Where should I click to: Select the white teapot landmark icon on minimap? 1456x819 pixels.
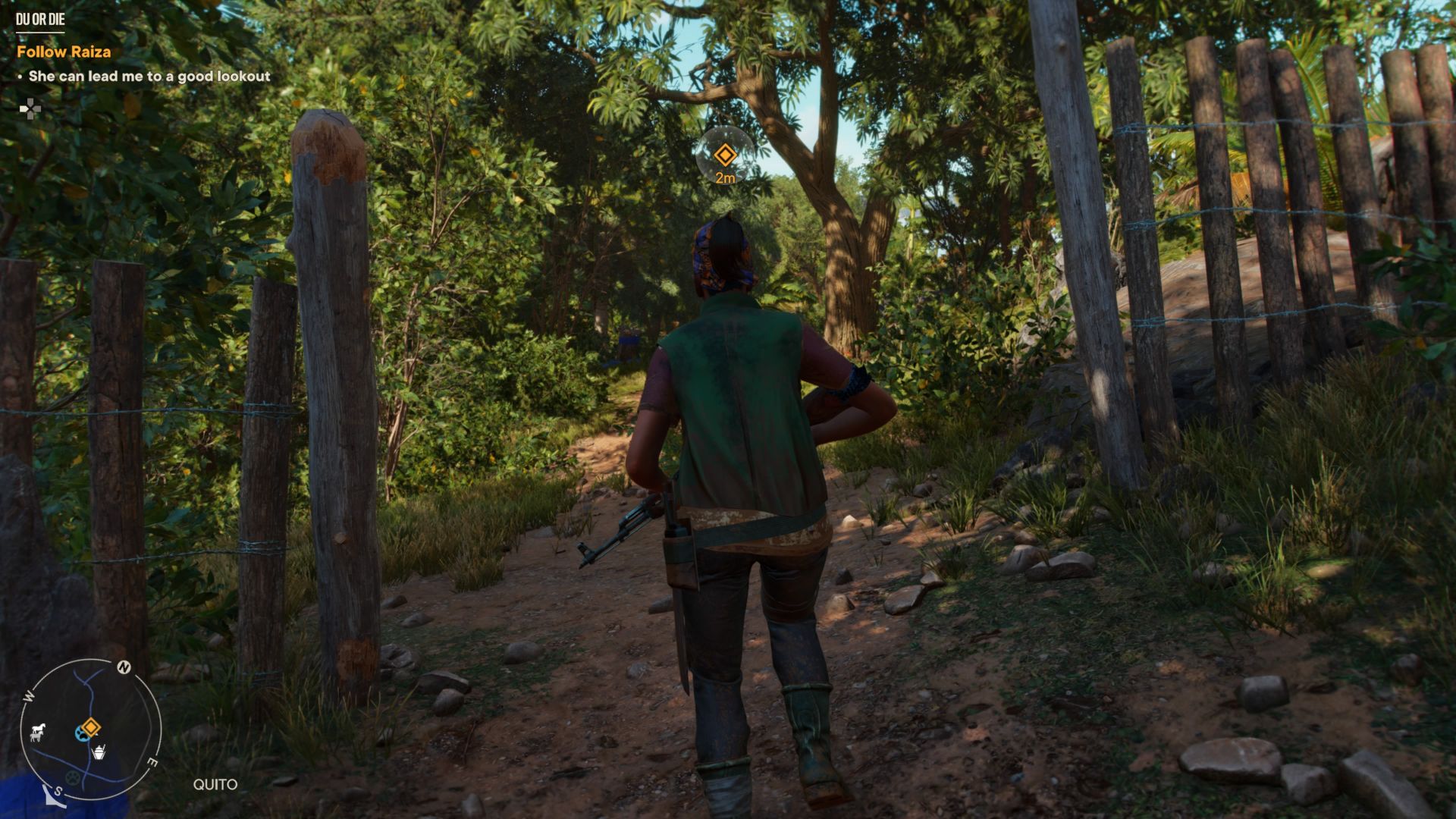click(99, 752)
